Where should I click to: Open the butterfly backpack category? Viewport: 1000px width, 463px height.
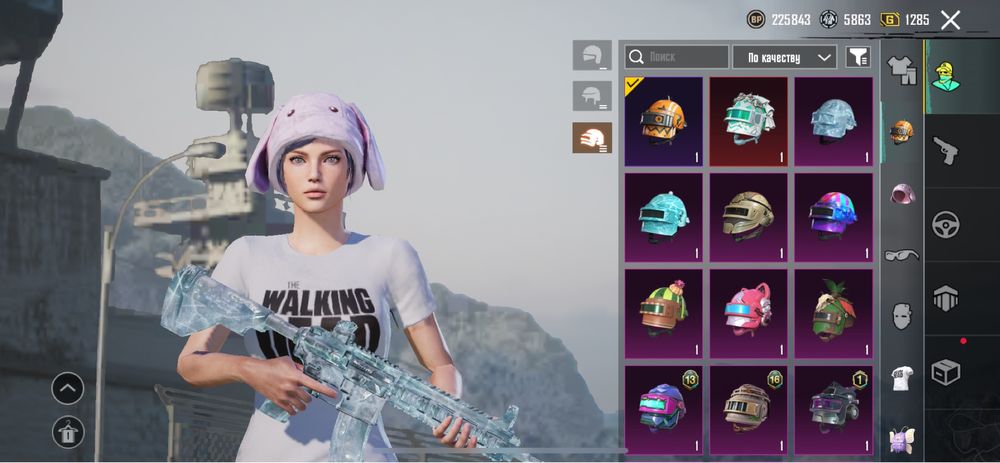902,438
